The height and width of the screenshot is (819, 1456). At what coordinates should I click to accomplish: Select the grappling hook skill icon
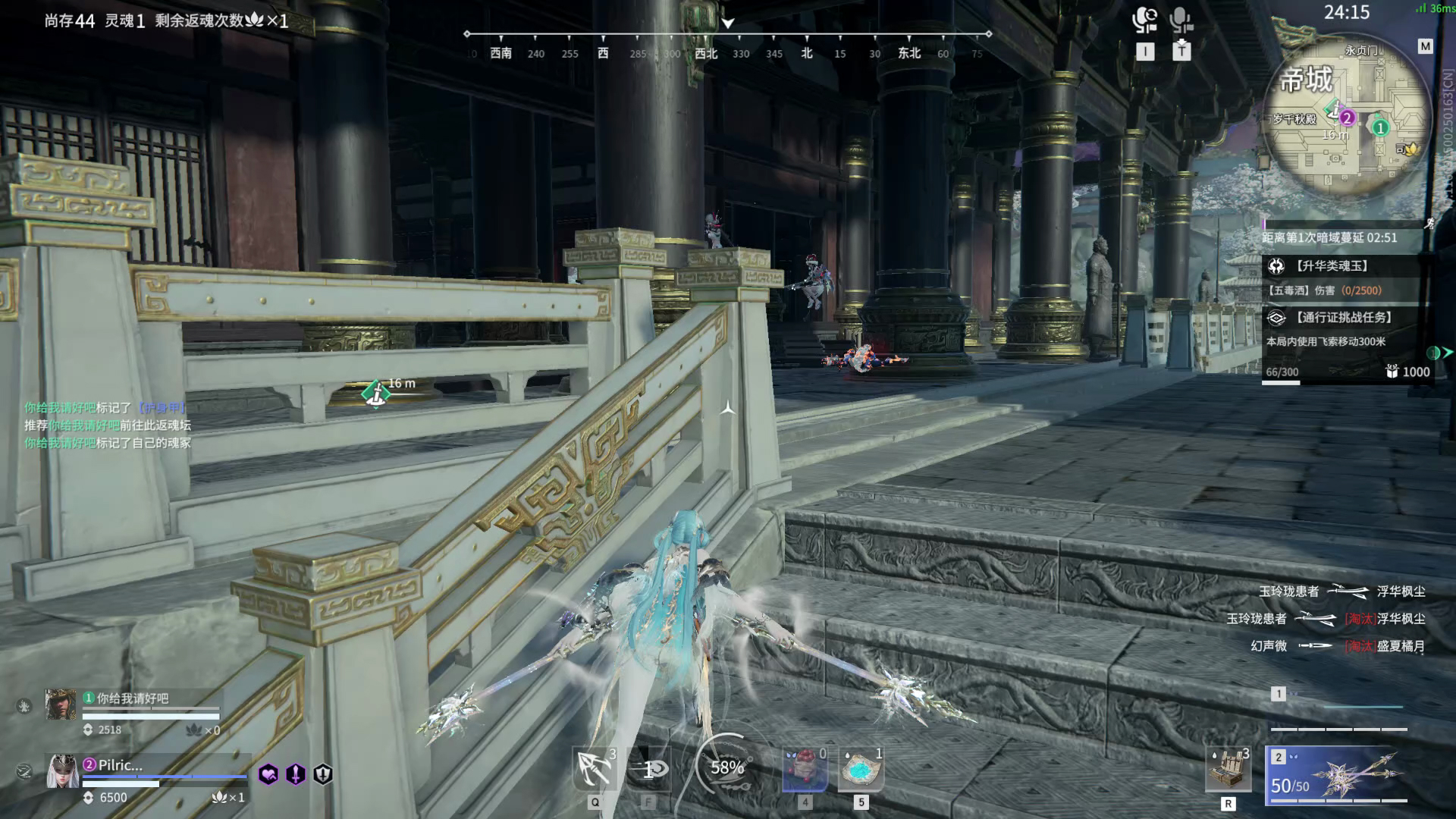[595, 769]
